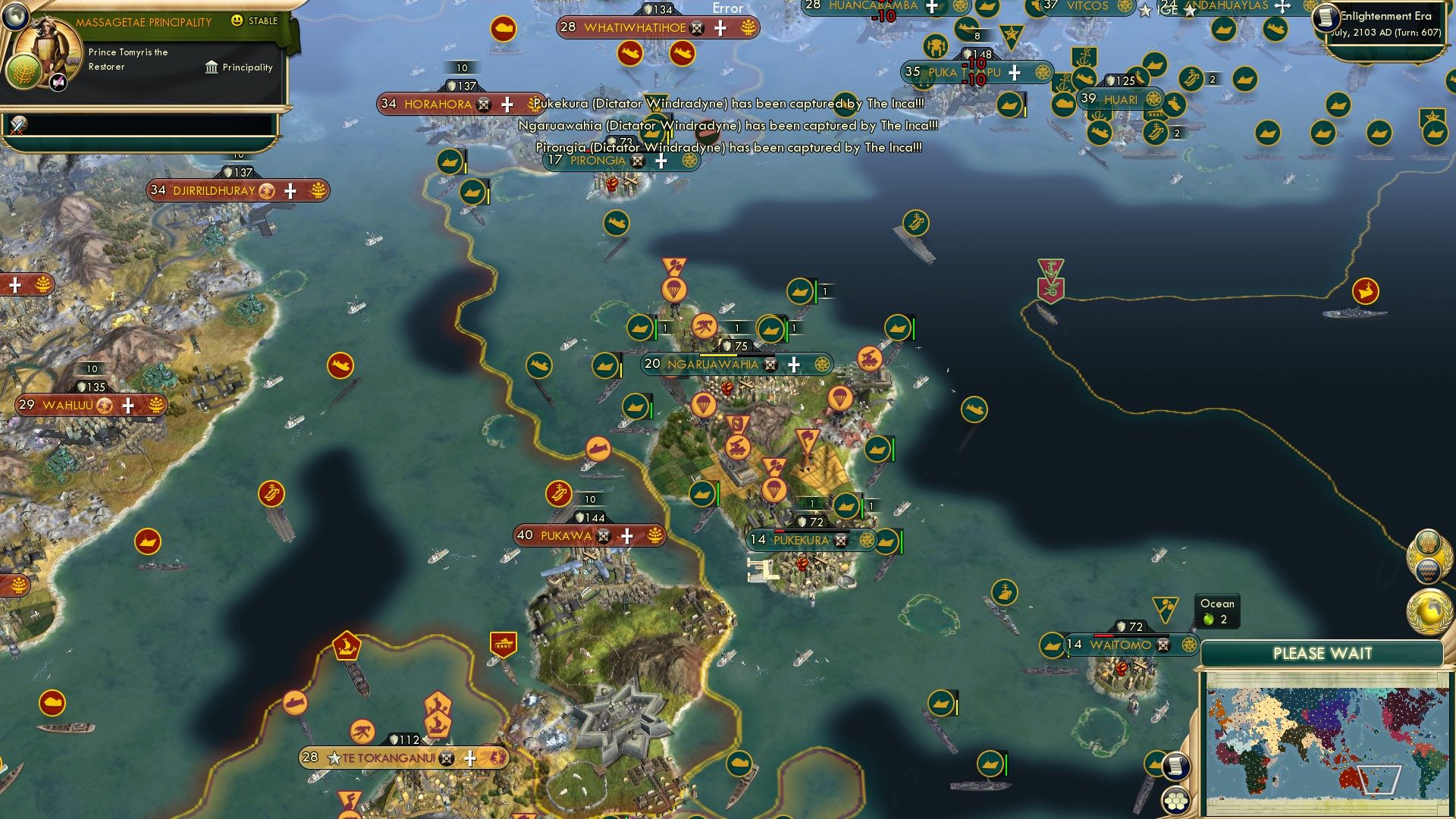
Task: Open Waitomo's city screen by clicking its name
Action: click(1122, 645)
